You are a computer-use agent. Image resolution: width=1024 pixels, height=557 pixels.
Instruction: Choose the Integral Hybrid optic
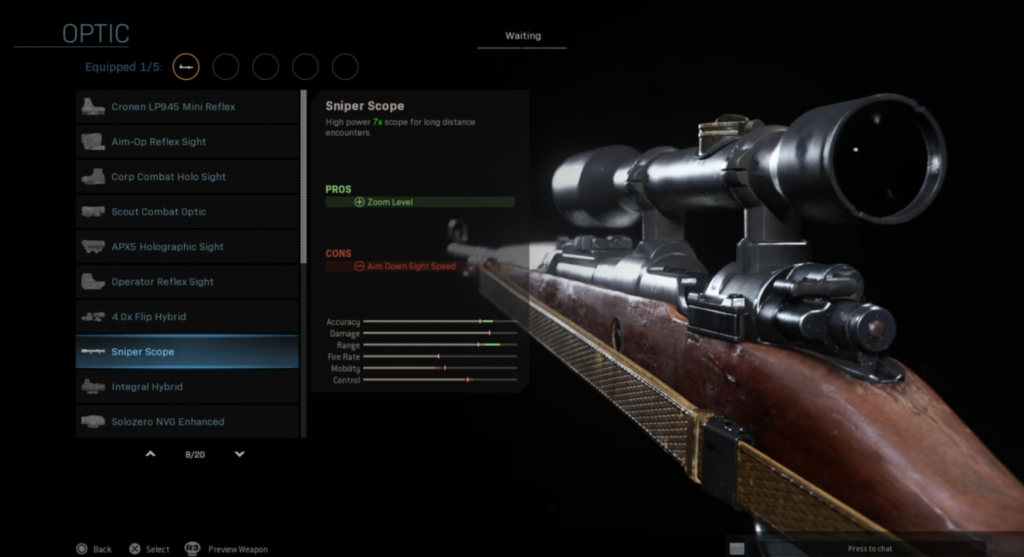click(187, 387)
